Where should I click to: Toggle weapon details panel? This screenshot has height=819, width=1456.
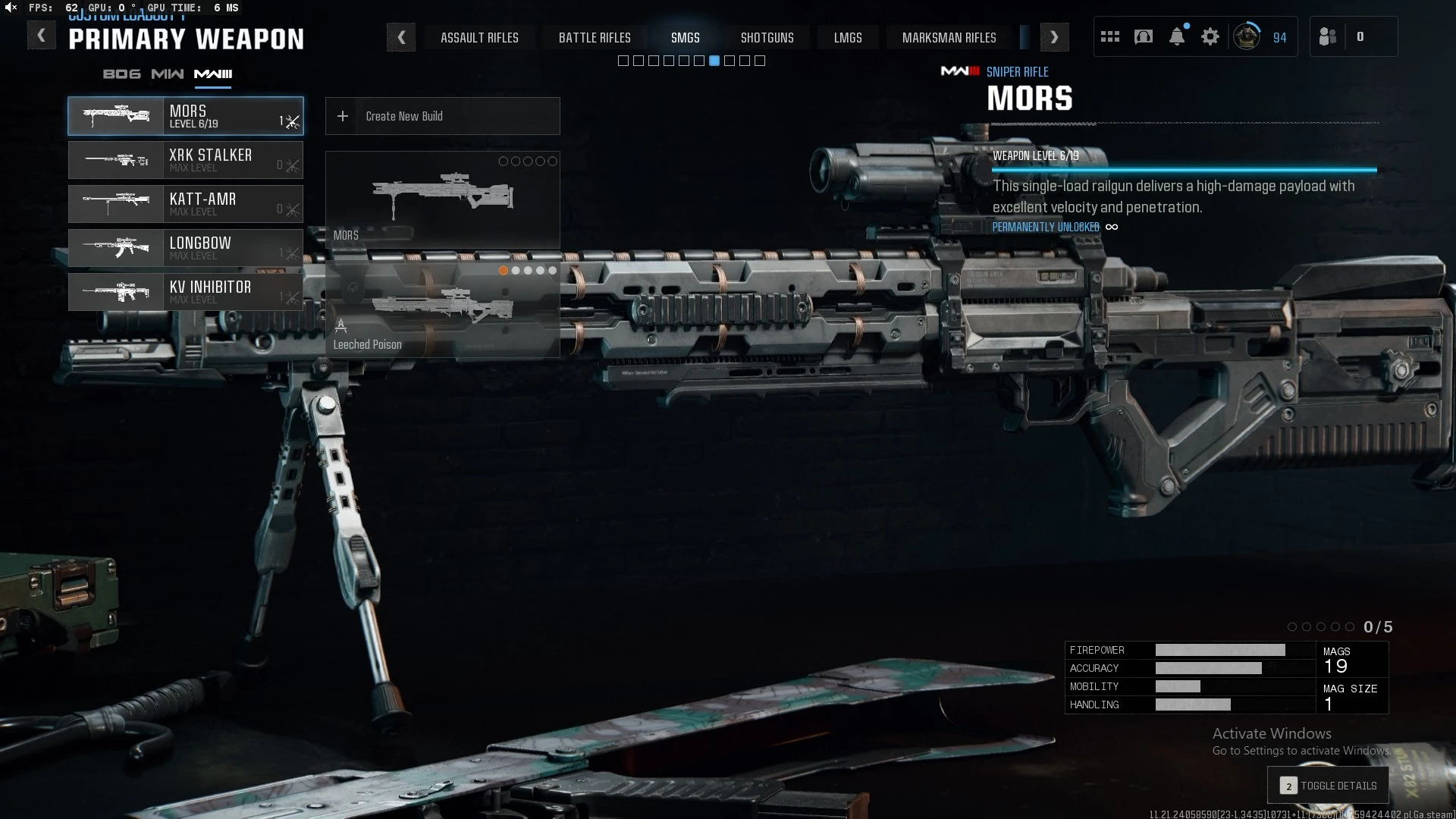click(1328, 786)
